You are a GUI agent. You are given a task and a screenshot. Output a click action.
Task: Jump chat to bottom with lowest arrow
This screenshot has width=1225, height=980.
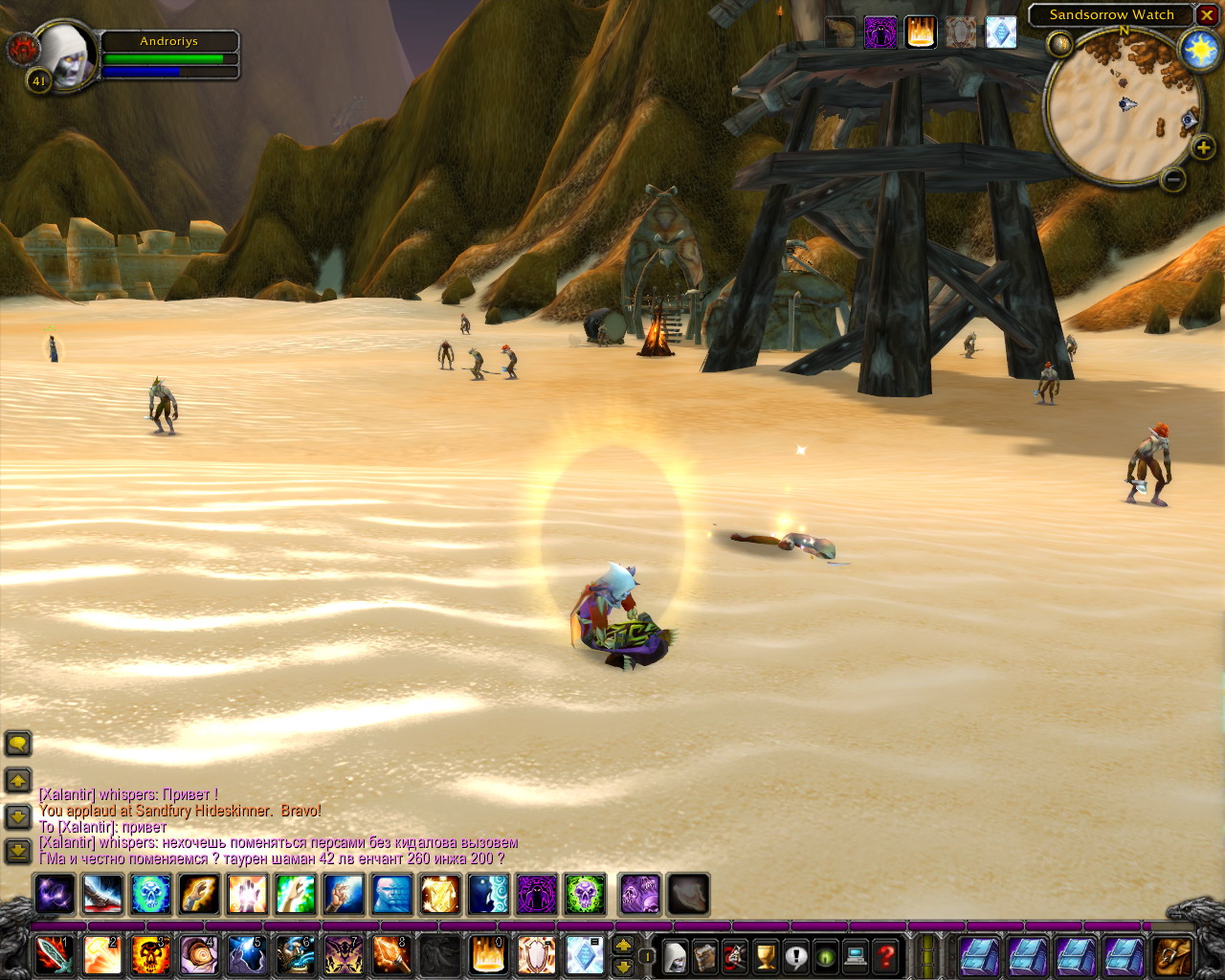pos(18,851)
